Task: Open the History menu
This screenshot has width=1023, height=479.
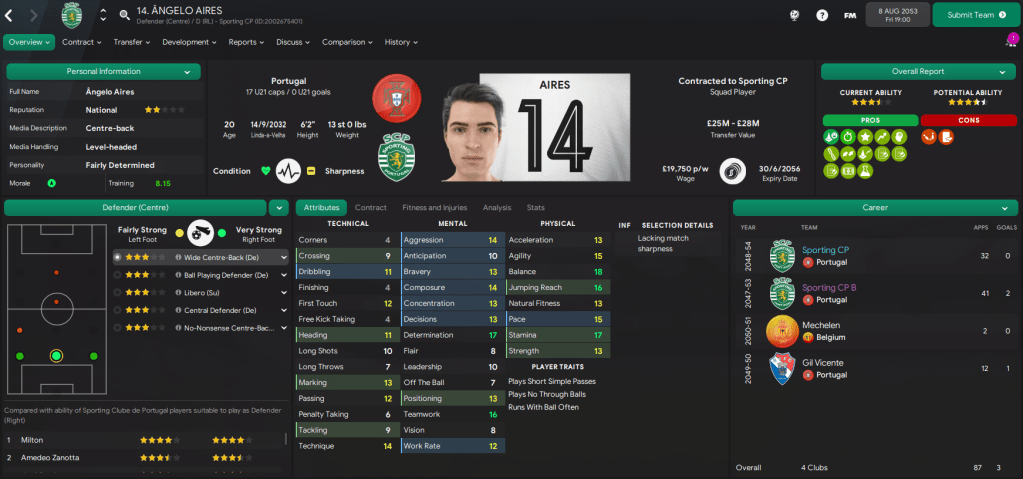Action: click(x=401, y=42)
